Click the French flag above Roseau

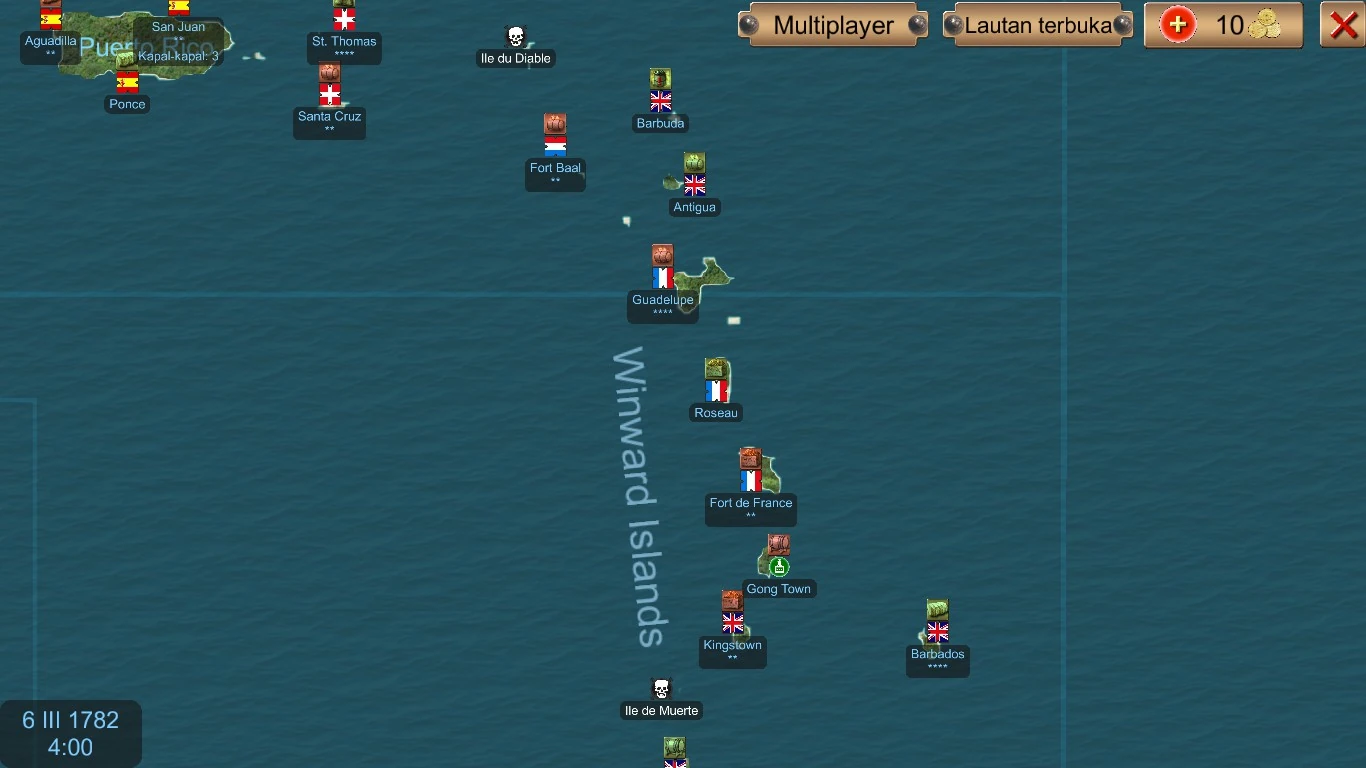[x=716, y=391]
